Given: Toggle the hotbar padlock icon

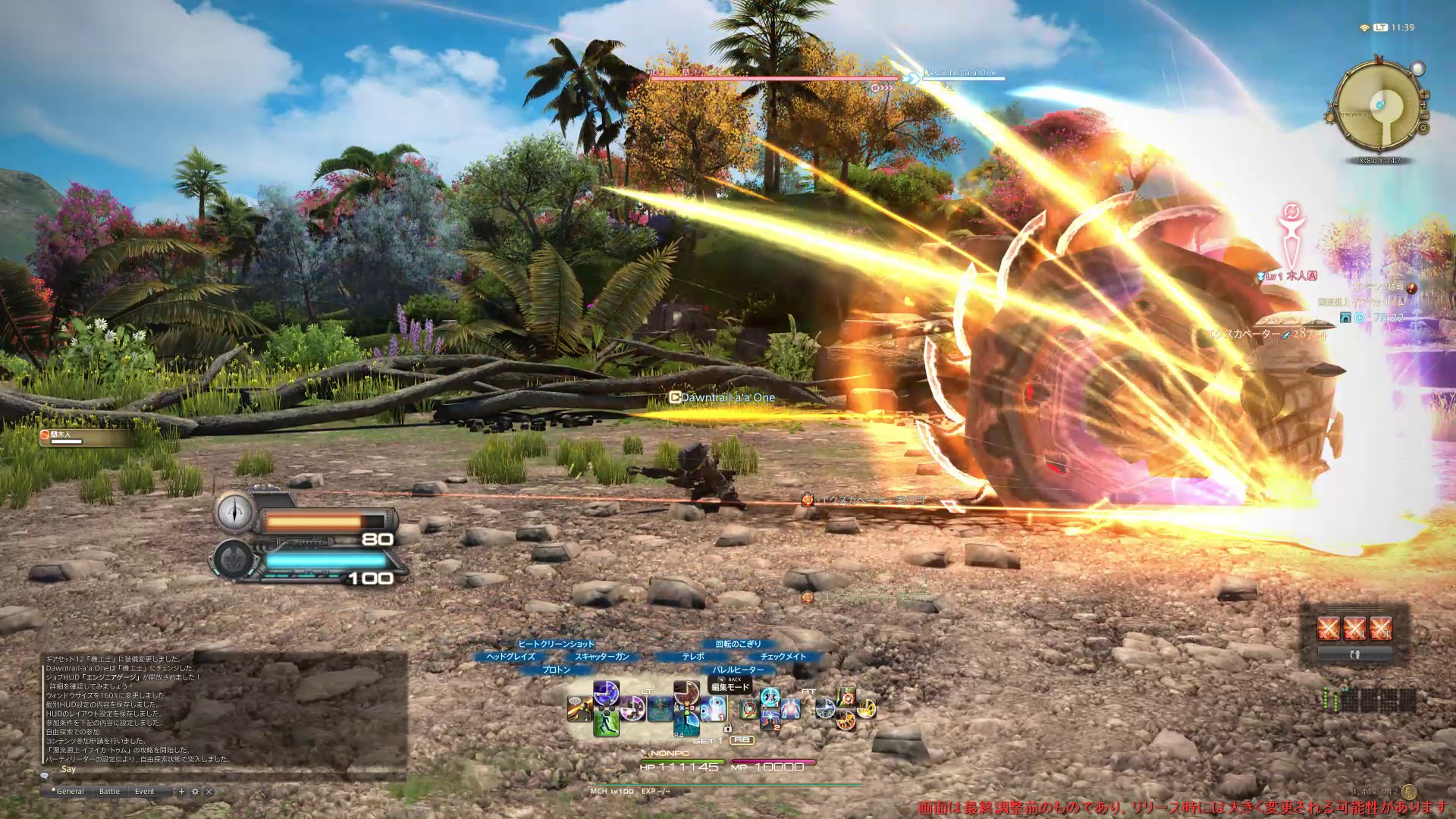Looking at the screenshot, I should click(727, 728).
